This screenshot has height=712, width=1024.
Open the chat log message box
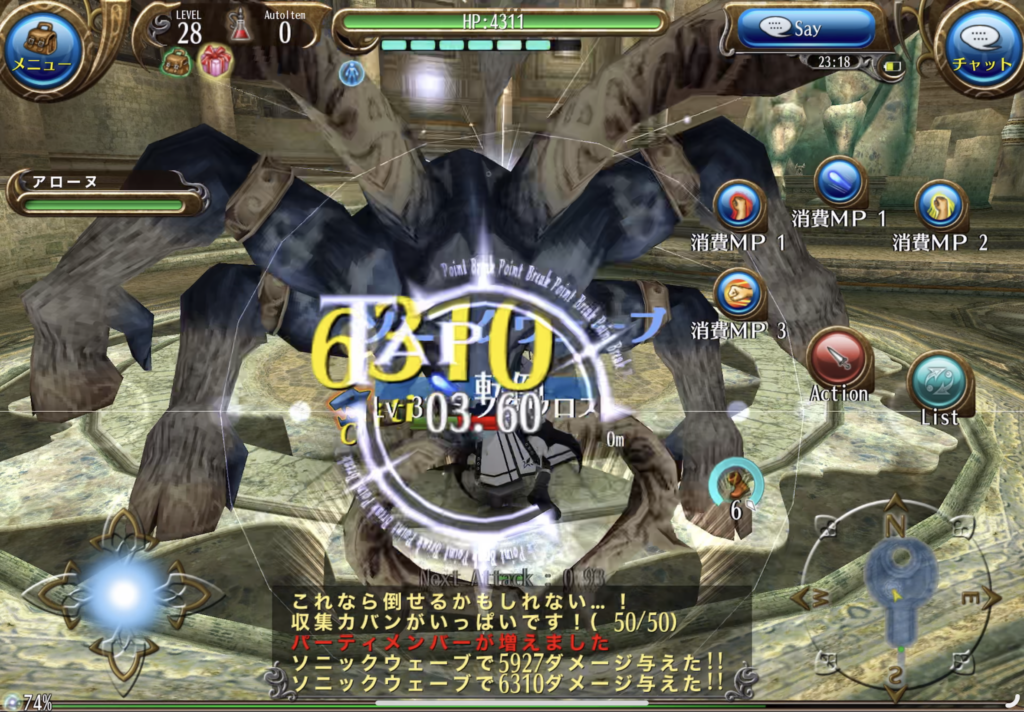505,640
